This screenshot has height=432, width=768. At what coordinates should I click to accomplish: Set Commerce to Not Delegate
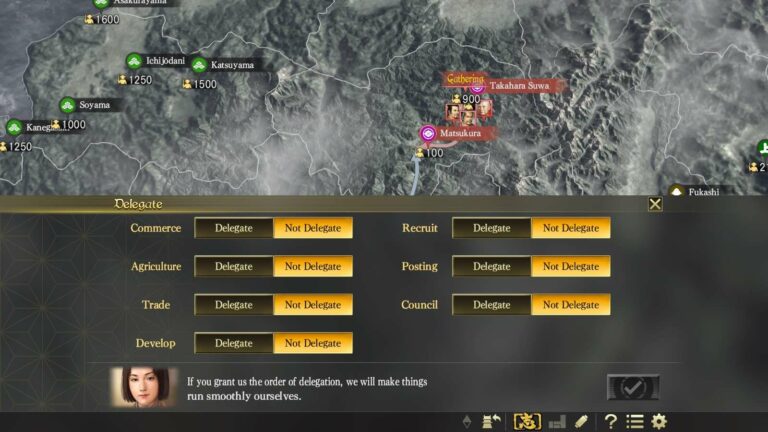point(313,228)
